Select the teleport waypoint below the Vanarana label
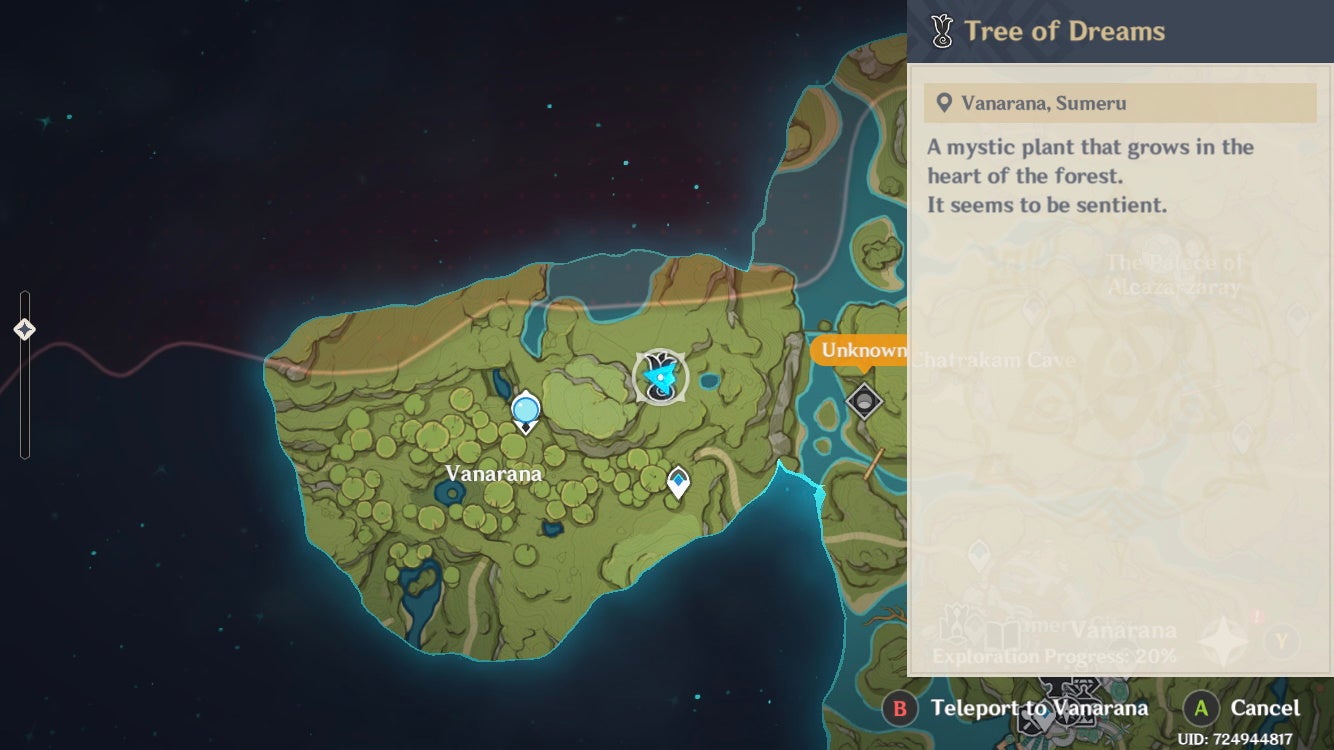 coord(677,482)
